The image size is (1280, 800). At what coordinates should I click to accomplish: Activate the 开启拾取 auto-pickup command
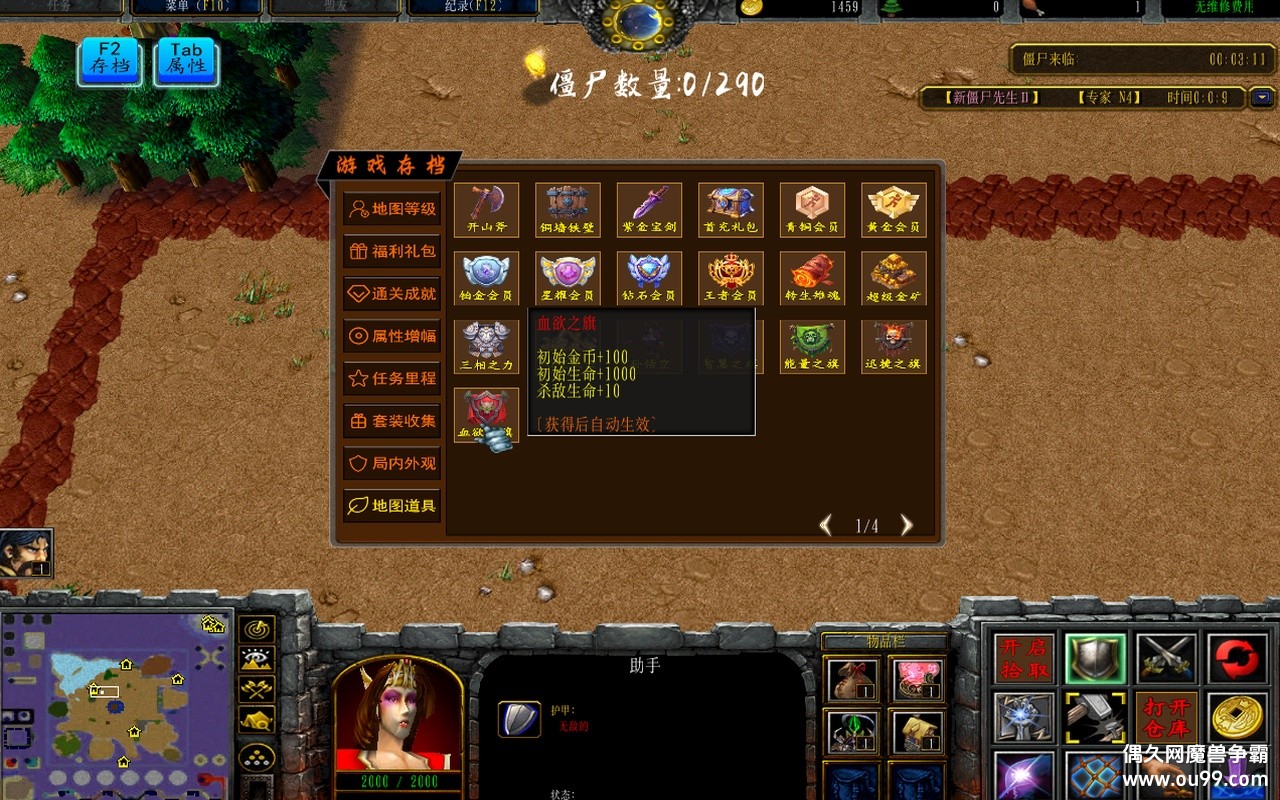(x=1024, y=659)
